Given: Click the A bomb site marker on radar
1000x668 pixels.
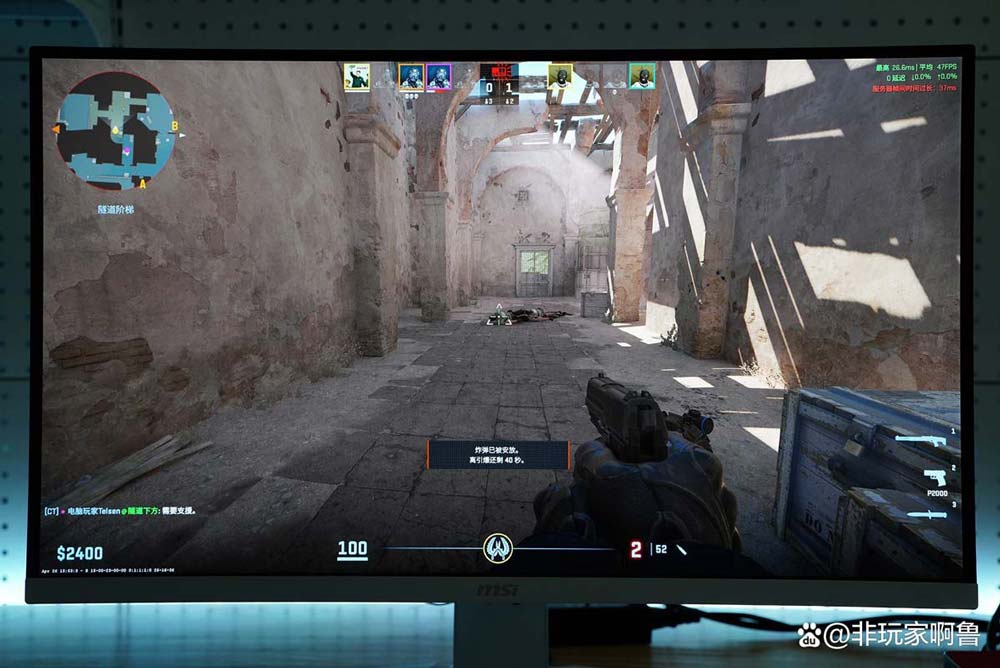Looking at the screenshot, I should click(x=142, y=184).
